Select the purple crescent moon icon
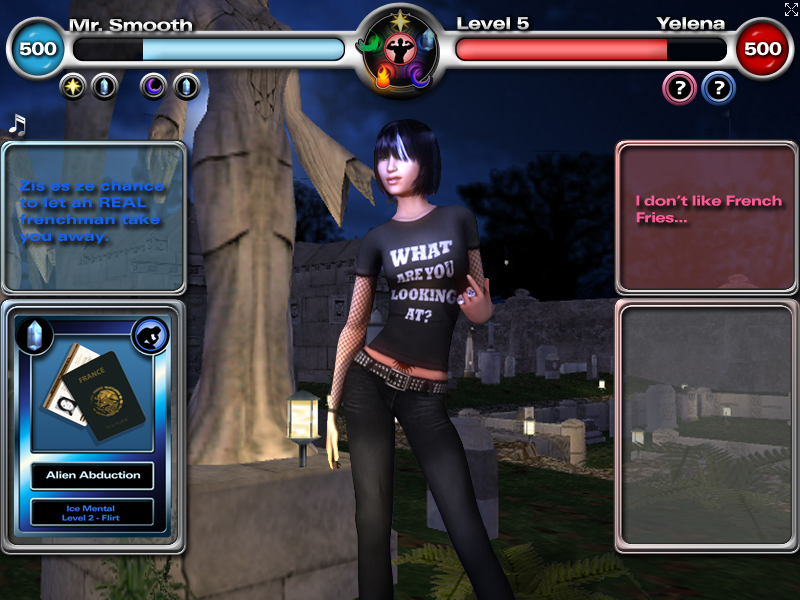This screenshot has width=800, height=600. [x=154, y=87]
